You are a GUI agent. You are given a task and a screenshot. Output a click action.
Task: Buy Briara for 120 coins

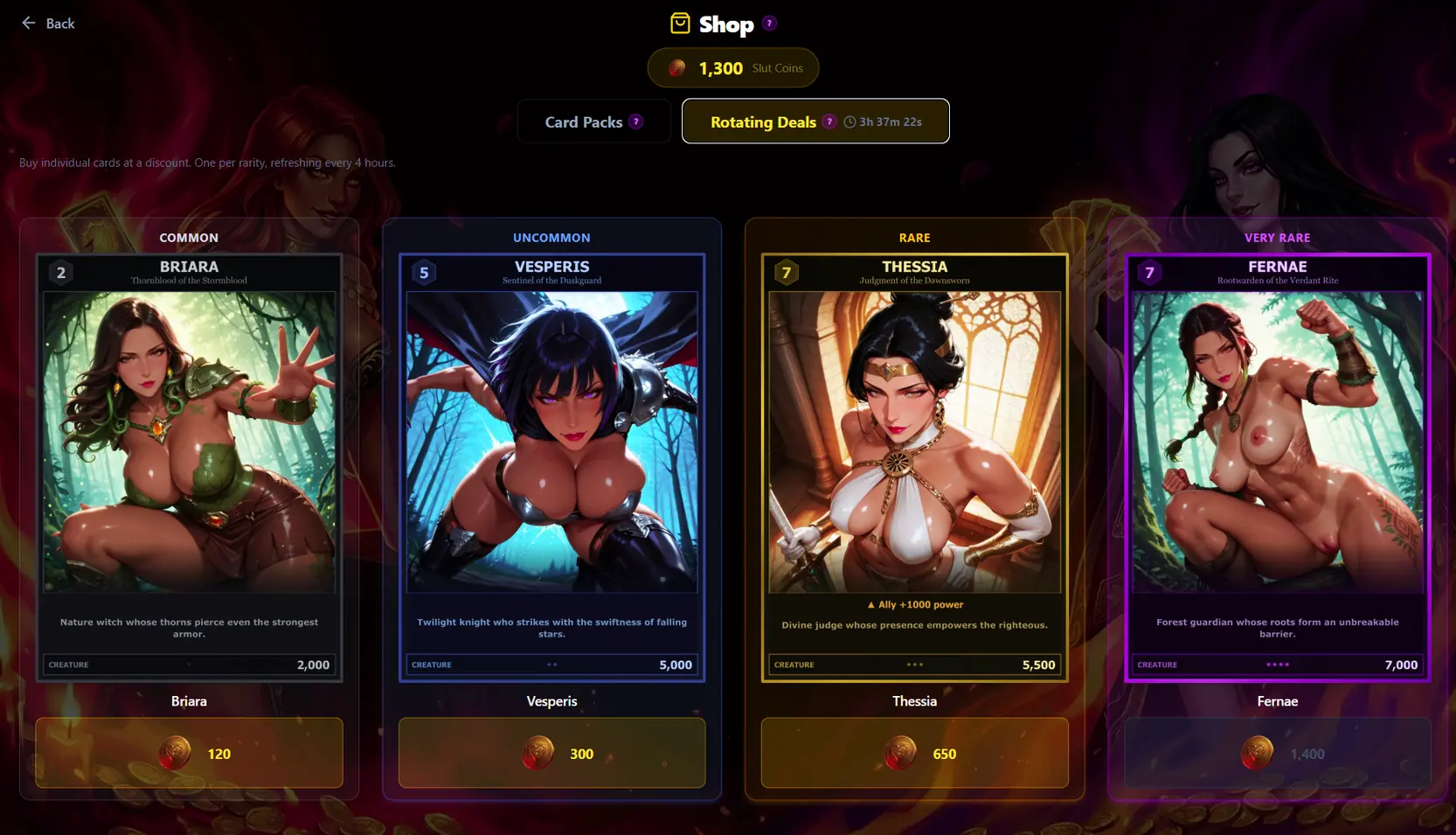tap(189, 753)
